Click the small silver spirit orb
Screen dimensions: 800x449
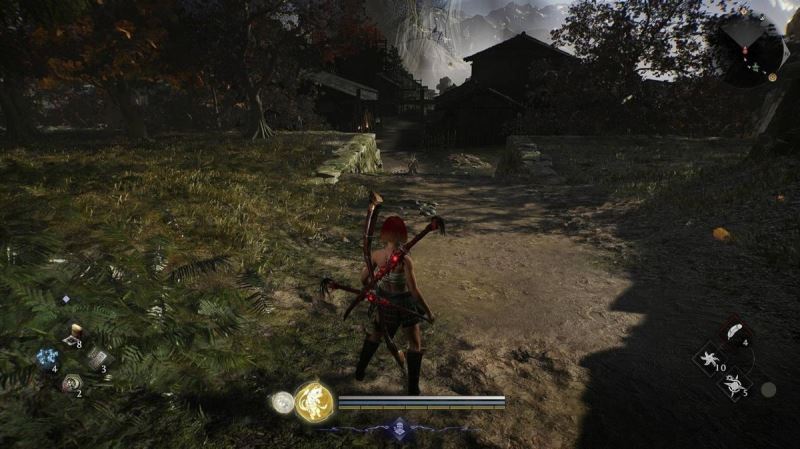tap(282, 402)
